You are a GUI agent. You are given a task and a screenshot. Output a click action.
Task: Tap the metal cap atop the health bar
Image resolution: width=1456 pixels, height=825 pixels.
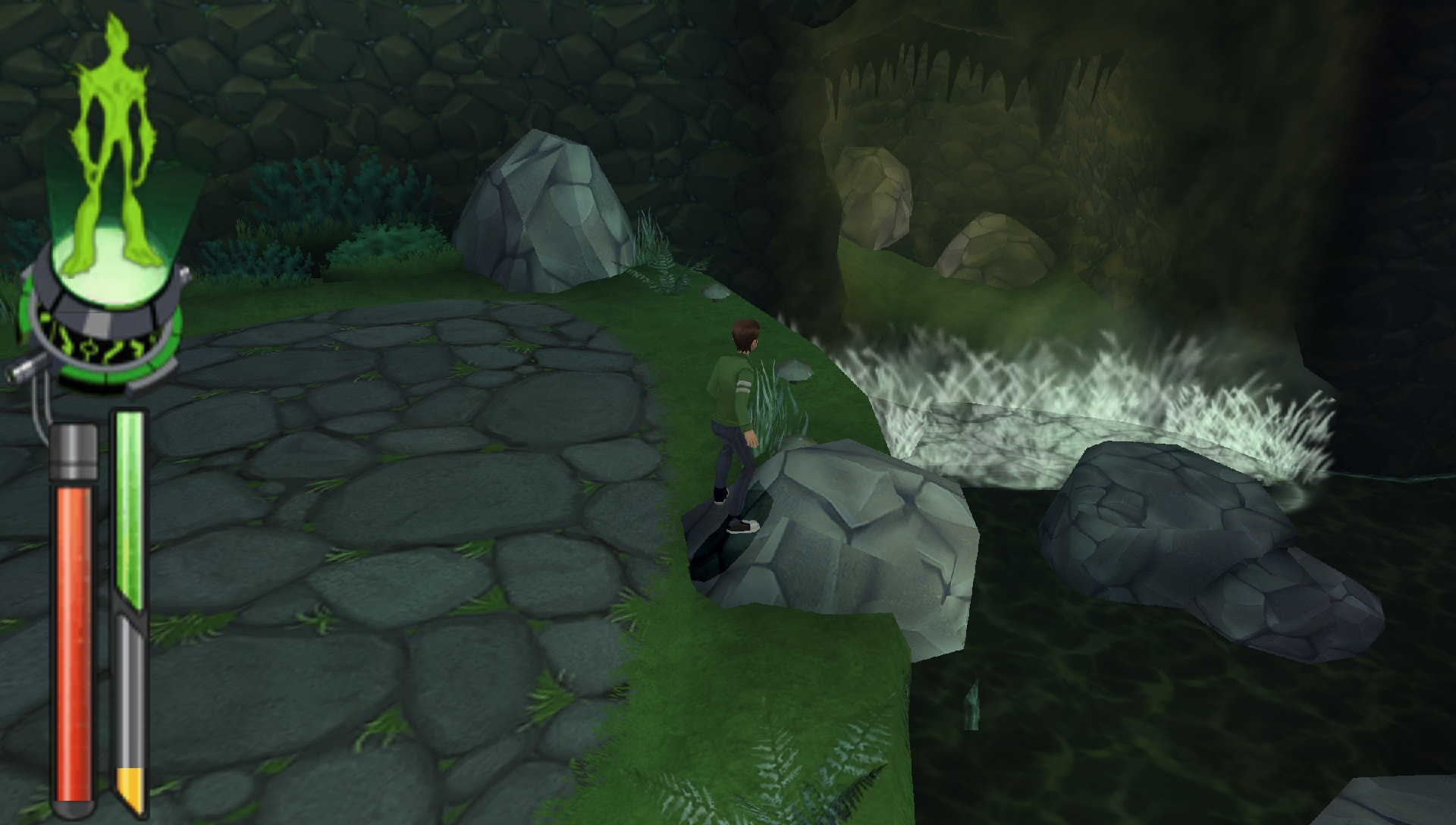pyautogui.click(x=74, y=451)
